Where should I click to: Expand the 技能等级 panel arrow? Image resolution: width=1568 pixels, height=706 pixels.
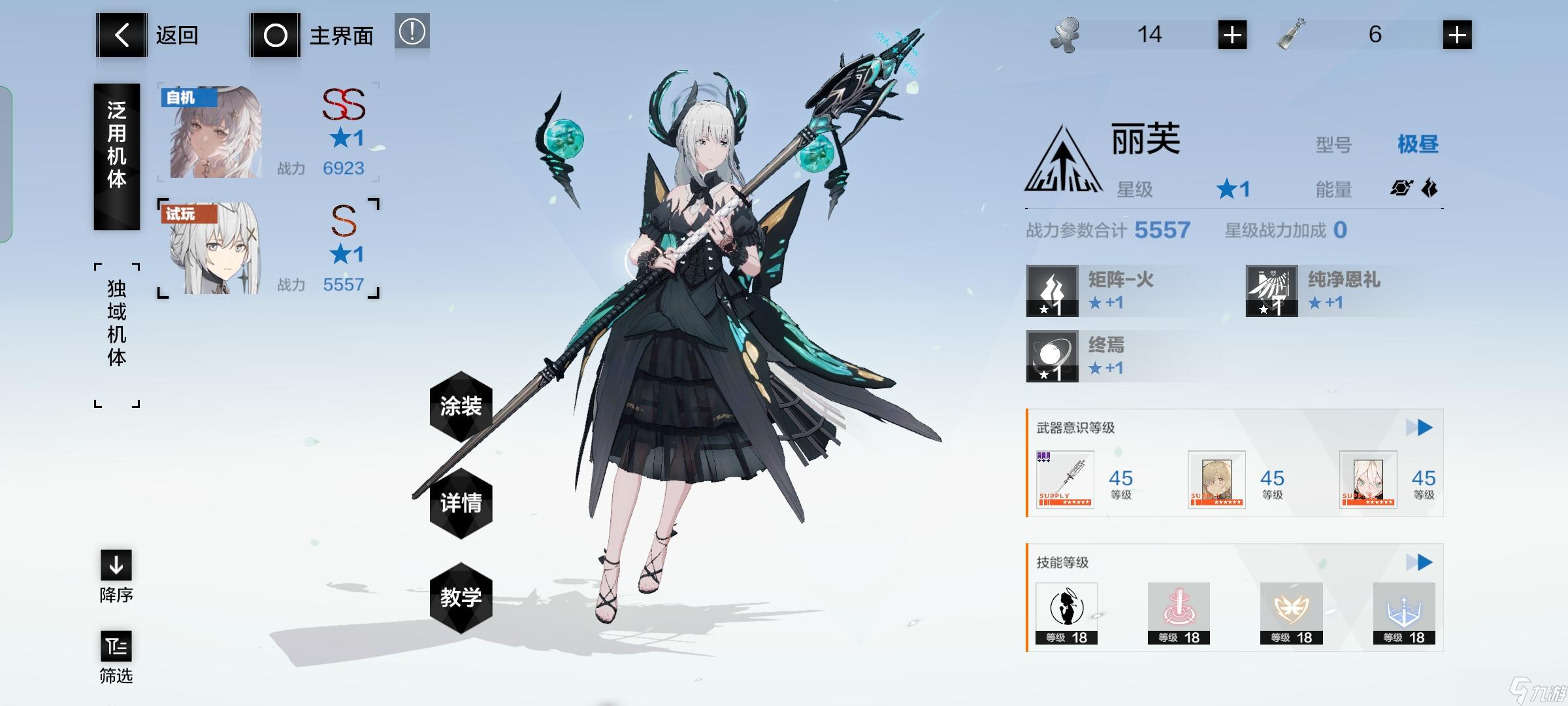(x=1419, y=562)
